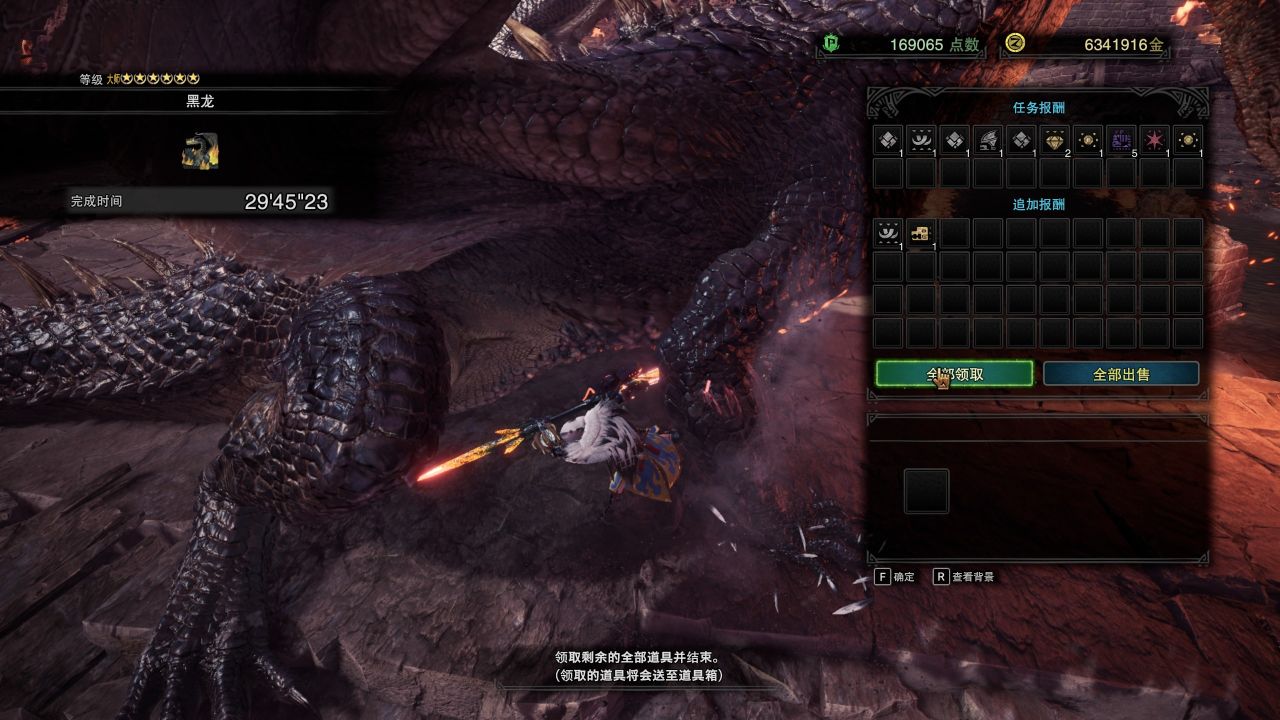Select the eye item under 追加报酬
1280x720 pixels.
pyautogui.click(x=888, y=233)
